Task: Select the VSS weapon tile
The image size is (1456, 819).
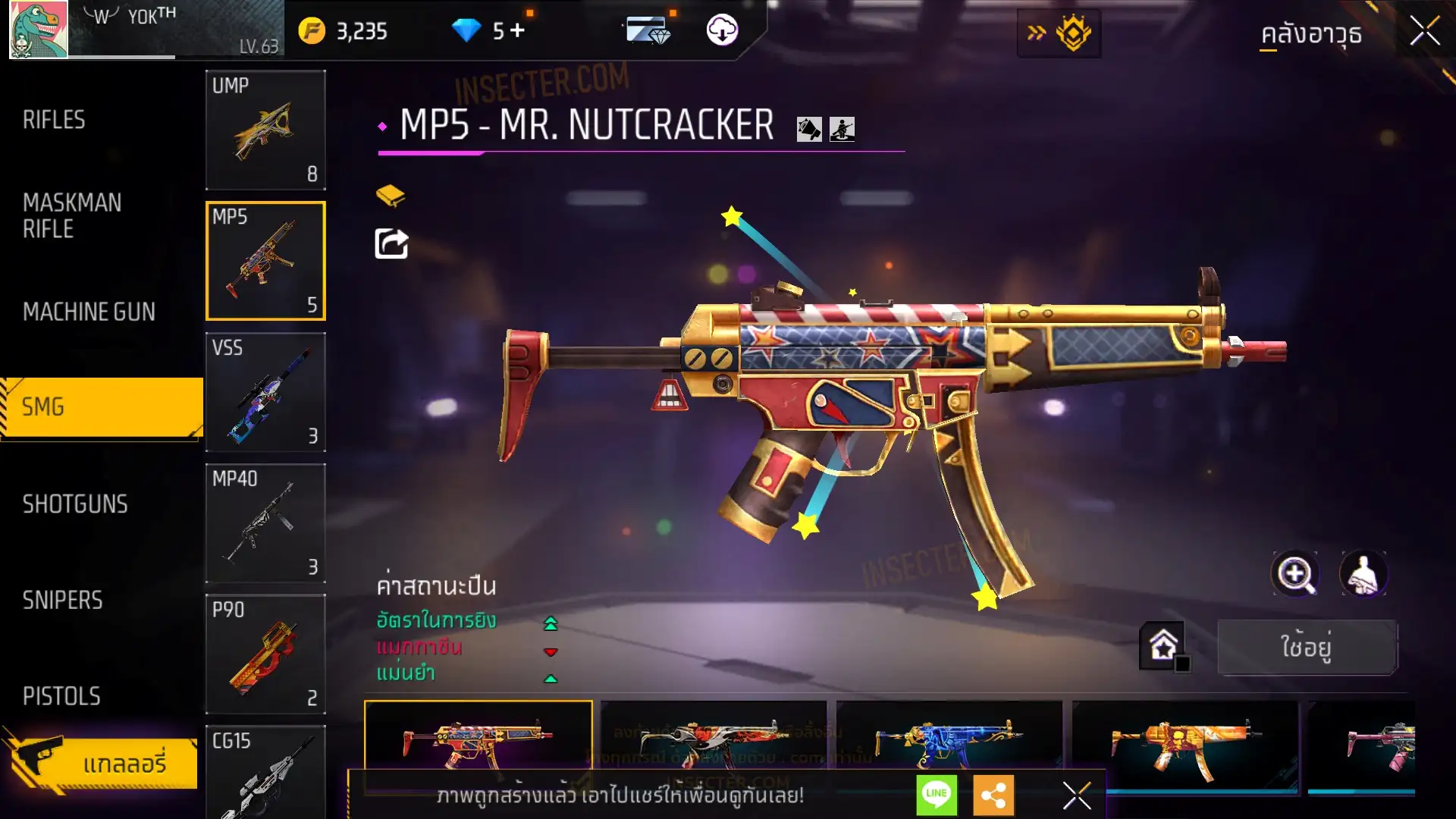Action: pos(265,392)
